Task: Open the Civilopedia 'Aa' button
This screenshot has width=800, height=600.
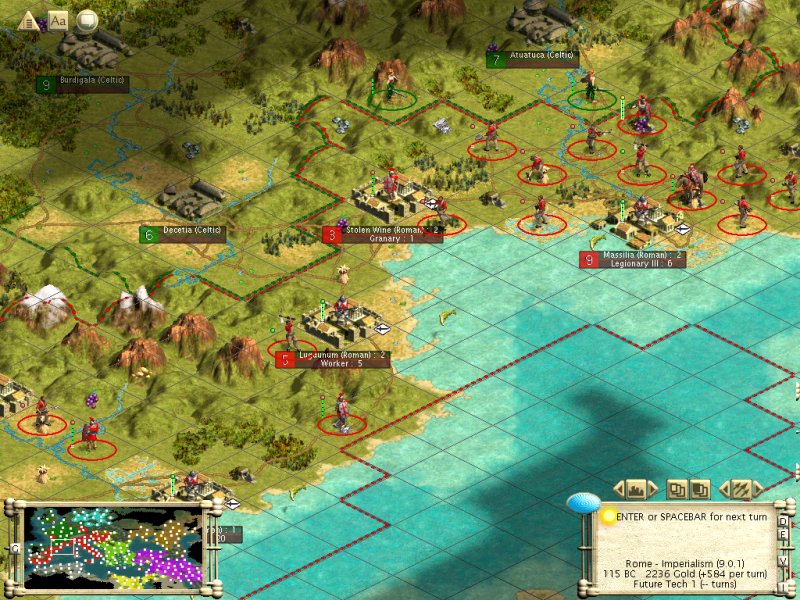Action: pyautogui.click(x=58, y=19)
